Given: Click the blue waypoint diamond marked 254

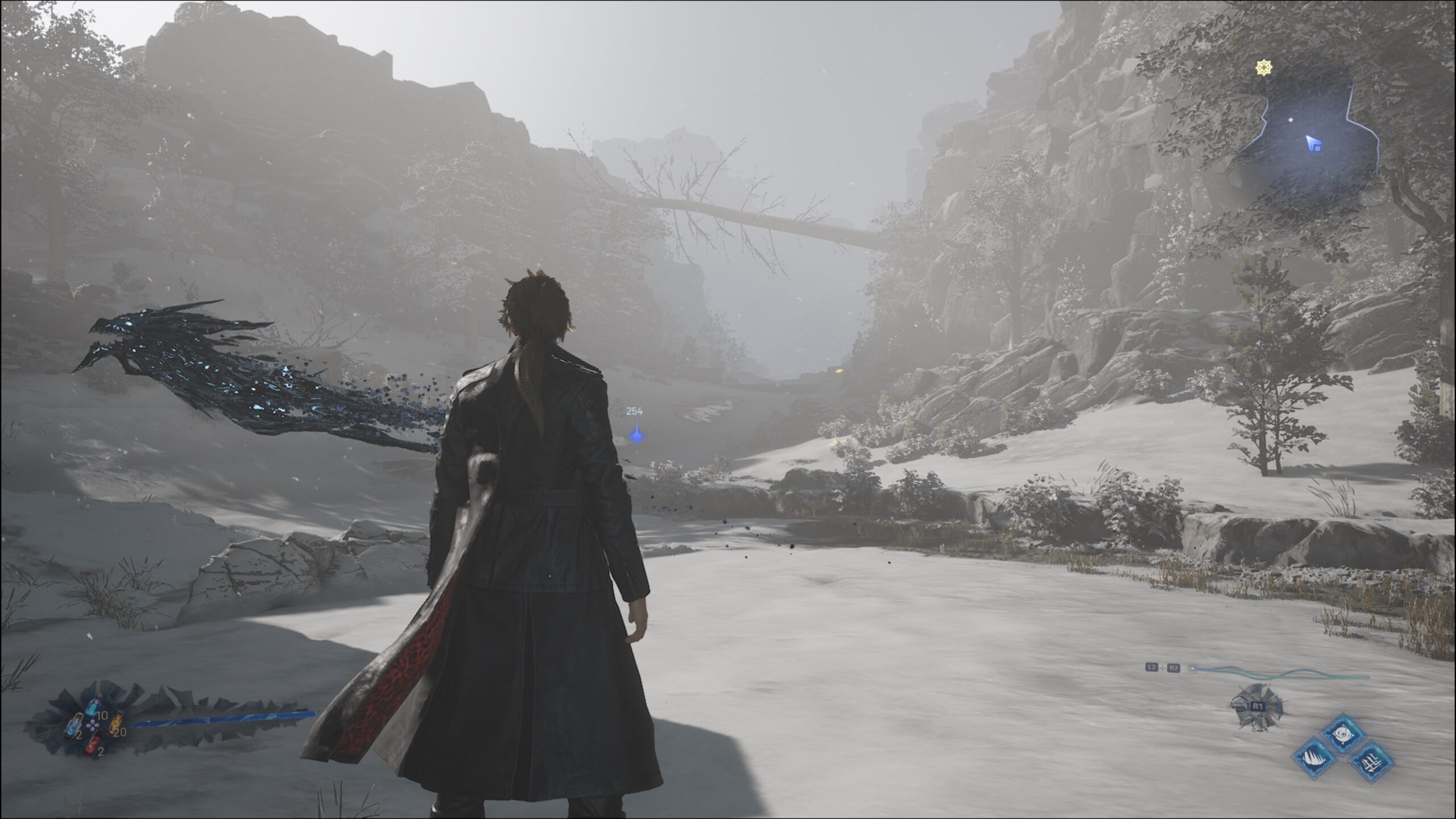Looking at the screenshot, I should [635, 436].
